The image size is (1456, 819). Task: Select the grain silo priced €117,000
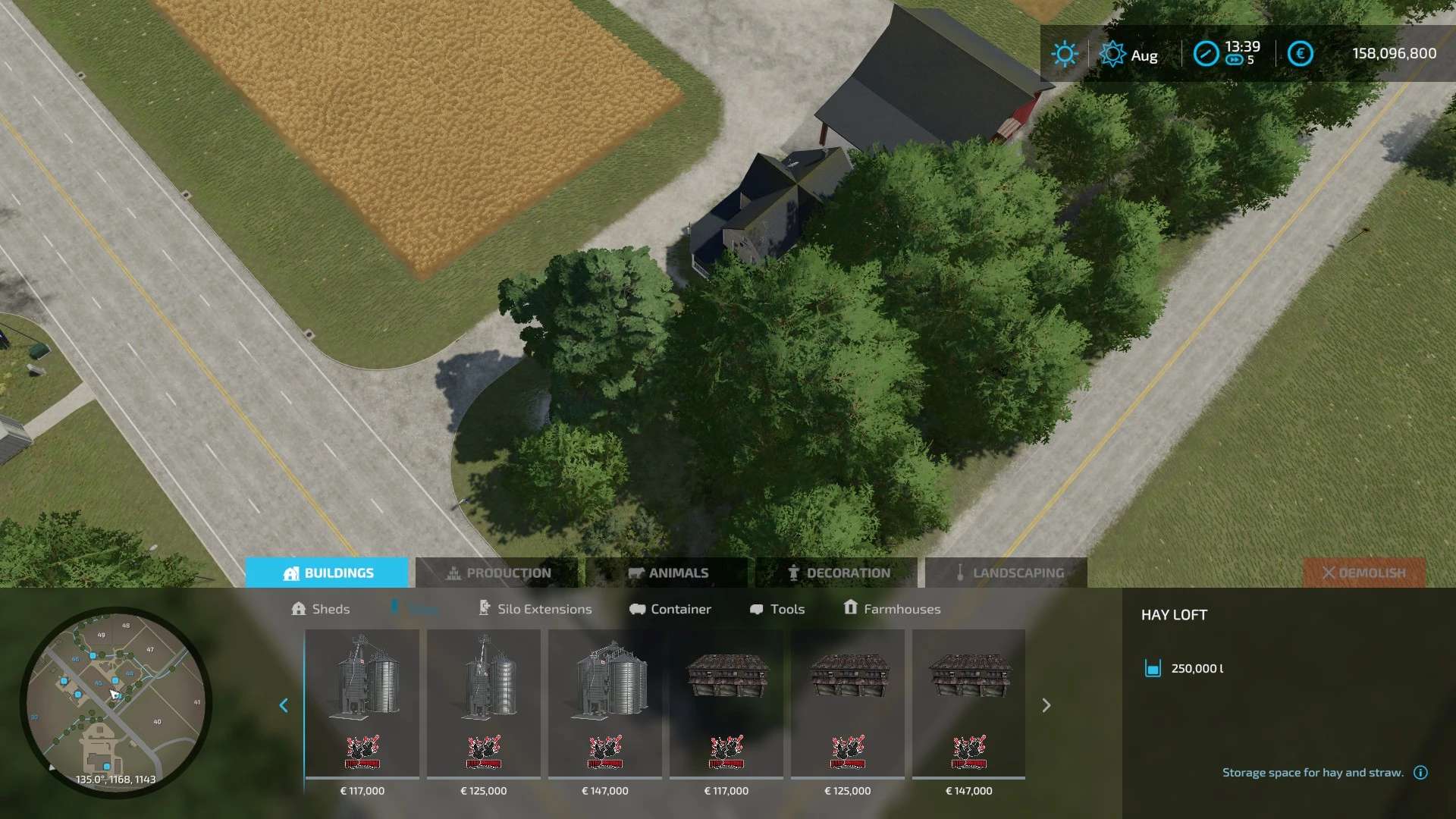pyautogui.click(x=362, y=704)
